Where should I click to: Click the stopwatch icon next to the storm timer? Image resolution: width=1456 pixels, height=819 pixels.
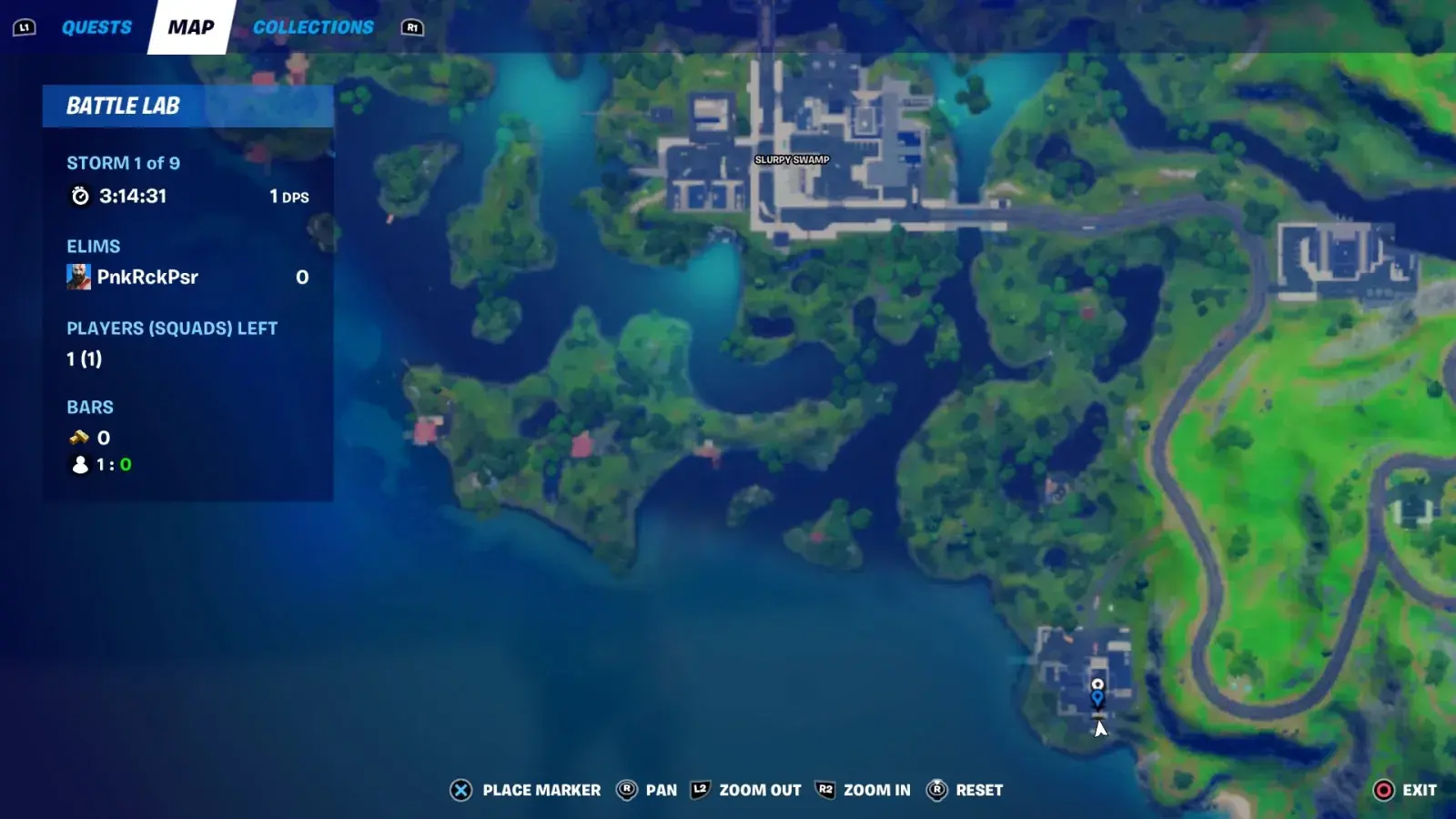pos(82,194)
